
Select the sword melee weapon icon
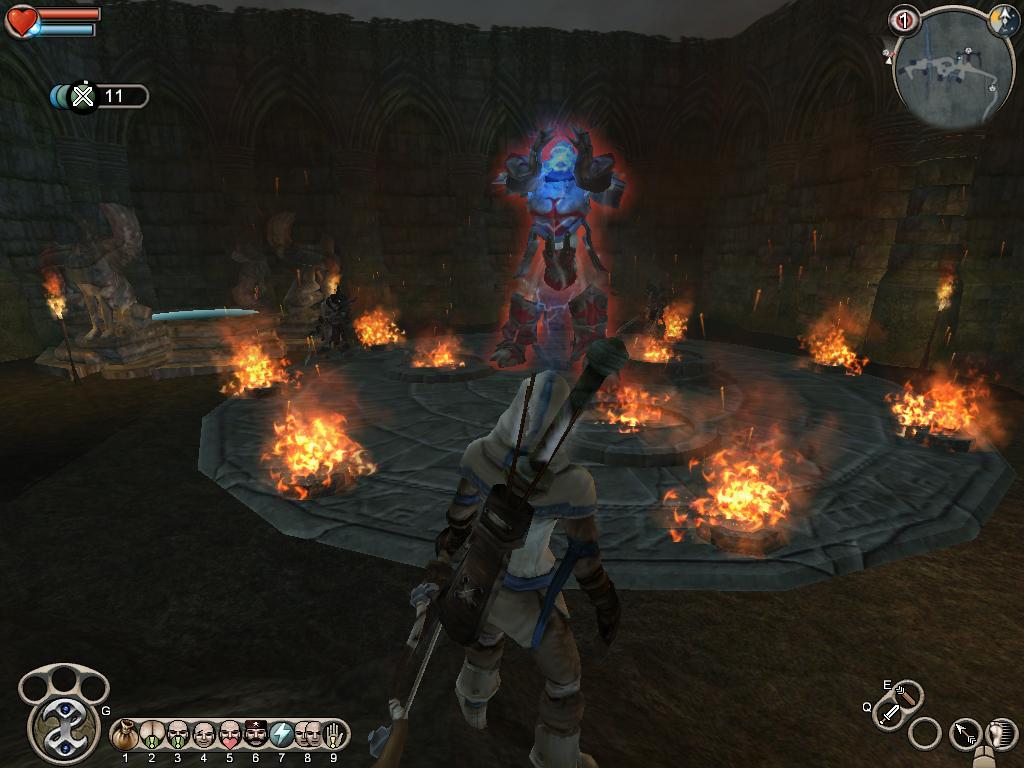coord(889,714)
